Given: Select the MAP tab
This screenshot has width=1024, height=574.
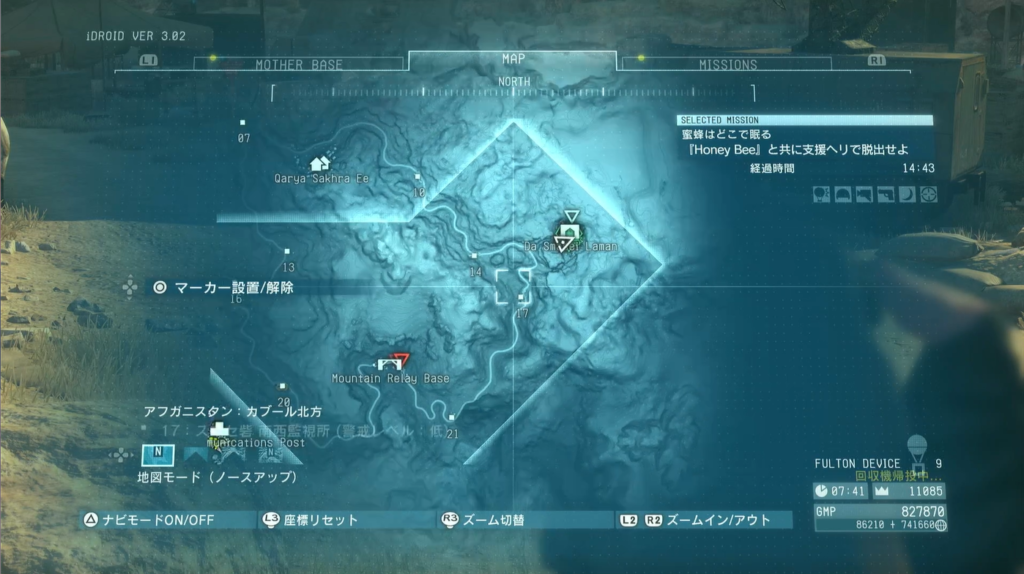Looking at the screenshot, I should (513, 59).
